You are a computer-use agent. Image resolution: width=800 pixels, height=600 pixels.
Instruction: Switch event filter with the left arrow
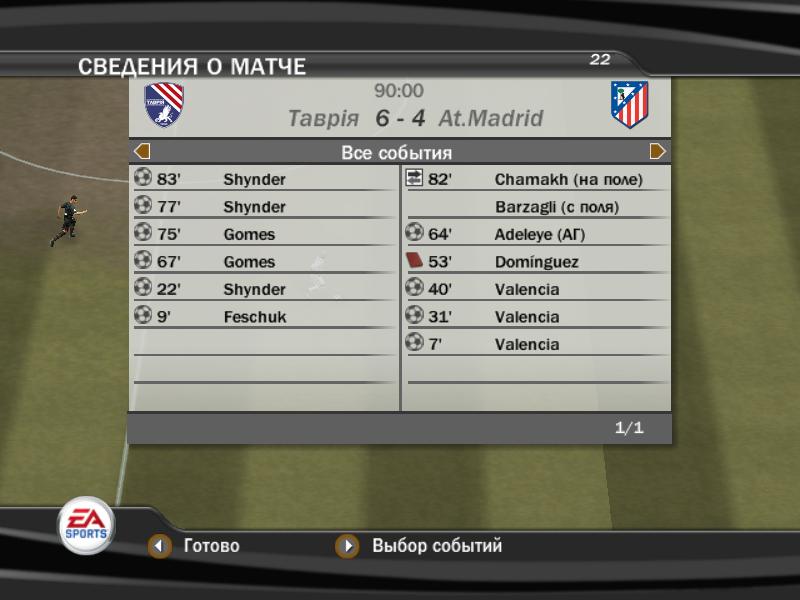coord(142,152)
